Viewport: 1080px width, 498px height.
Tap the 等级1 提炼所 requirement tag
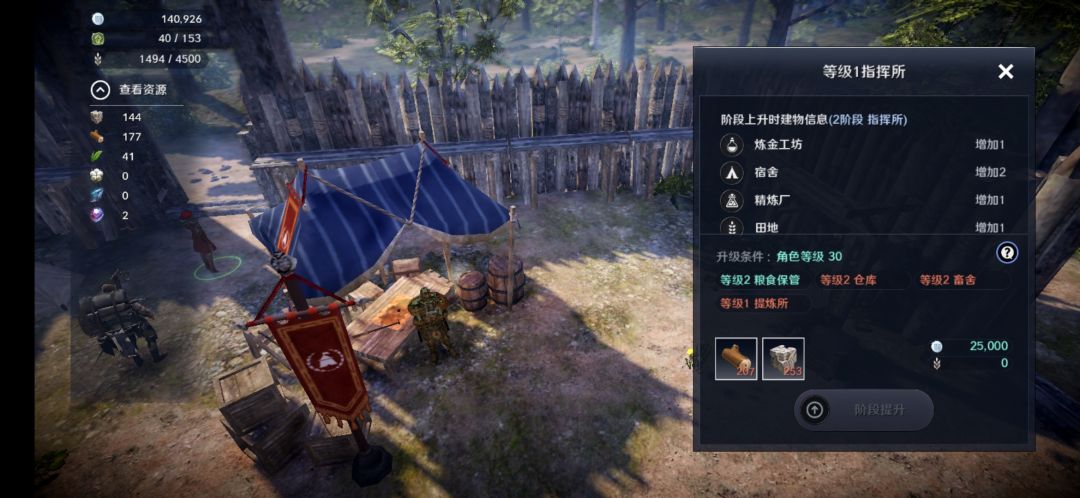point(760,303)
